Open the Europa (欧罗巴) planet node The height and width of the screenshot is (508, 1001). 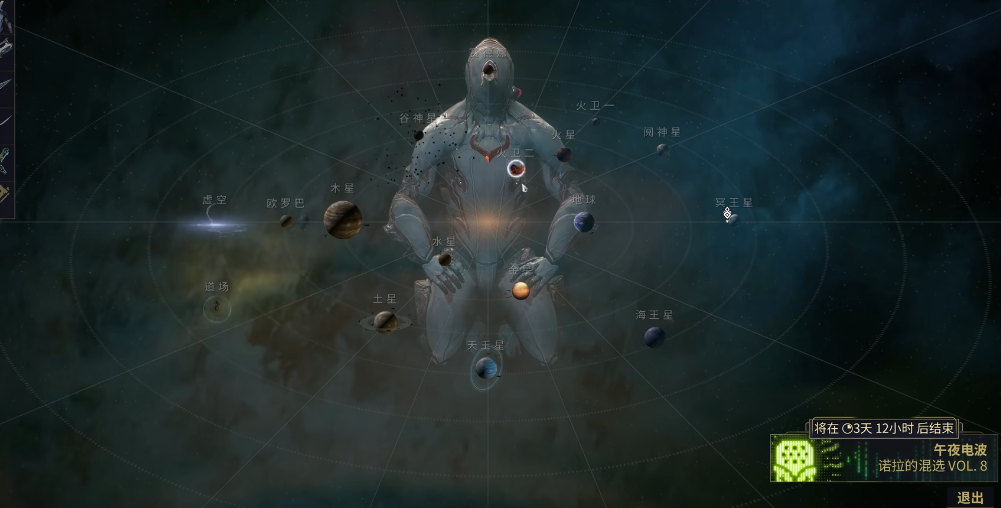coord(286,221)
